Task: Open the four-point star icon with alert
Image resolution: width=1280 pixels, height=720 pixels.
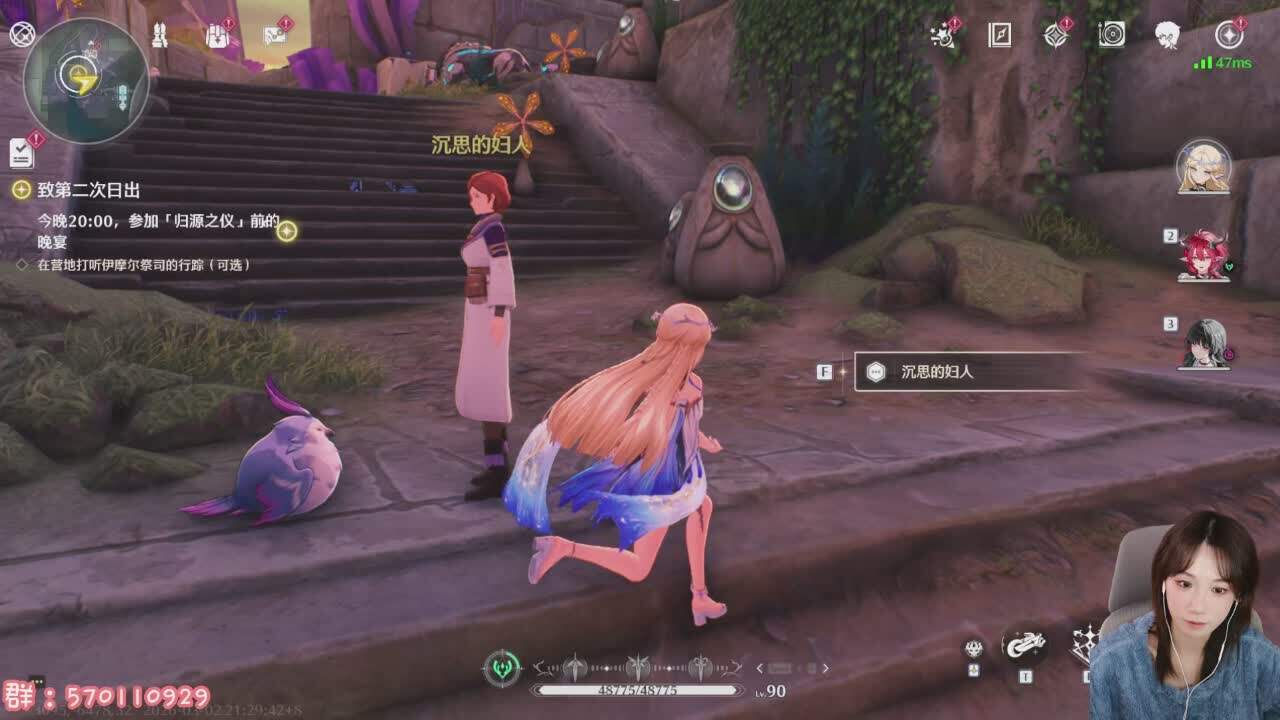Action: [1056, 36]
